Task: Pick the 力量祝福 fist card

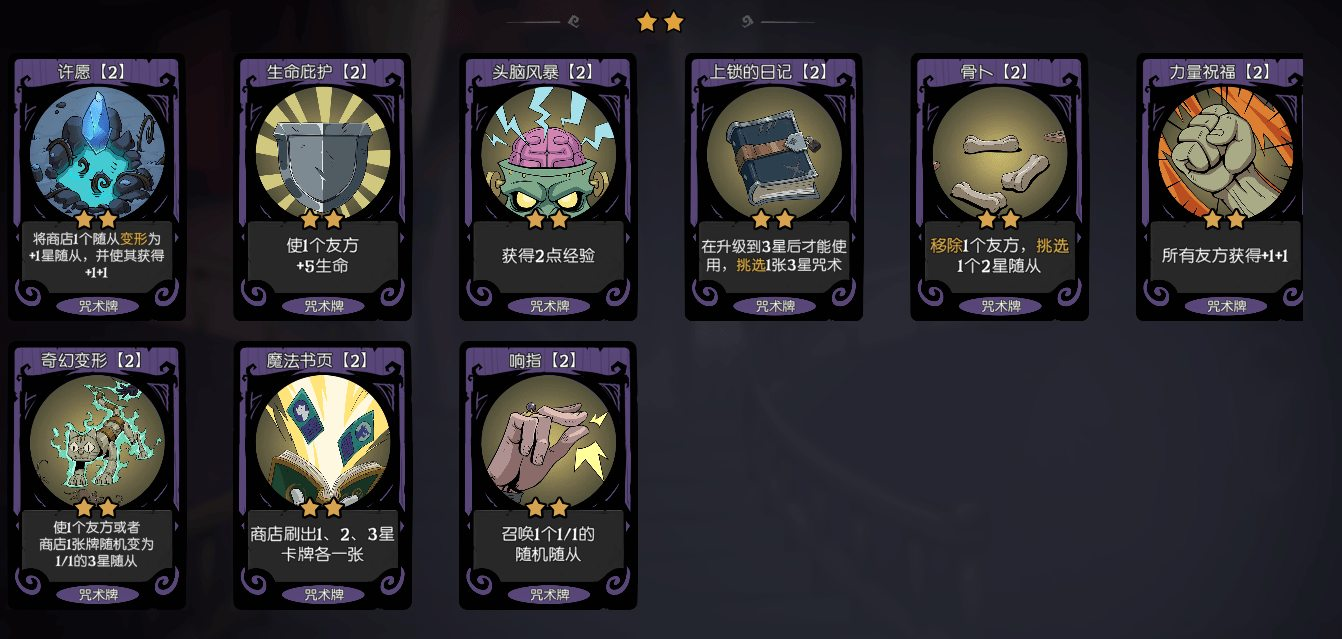Action: [x=1222, y=187]
